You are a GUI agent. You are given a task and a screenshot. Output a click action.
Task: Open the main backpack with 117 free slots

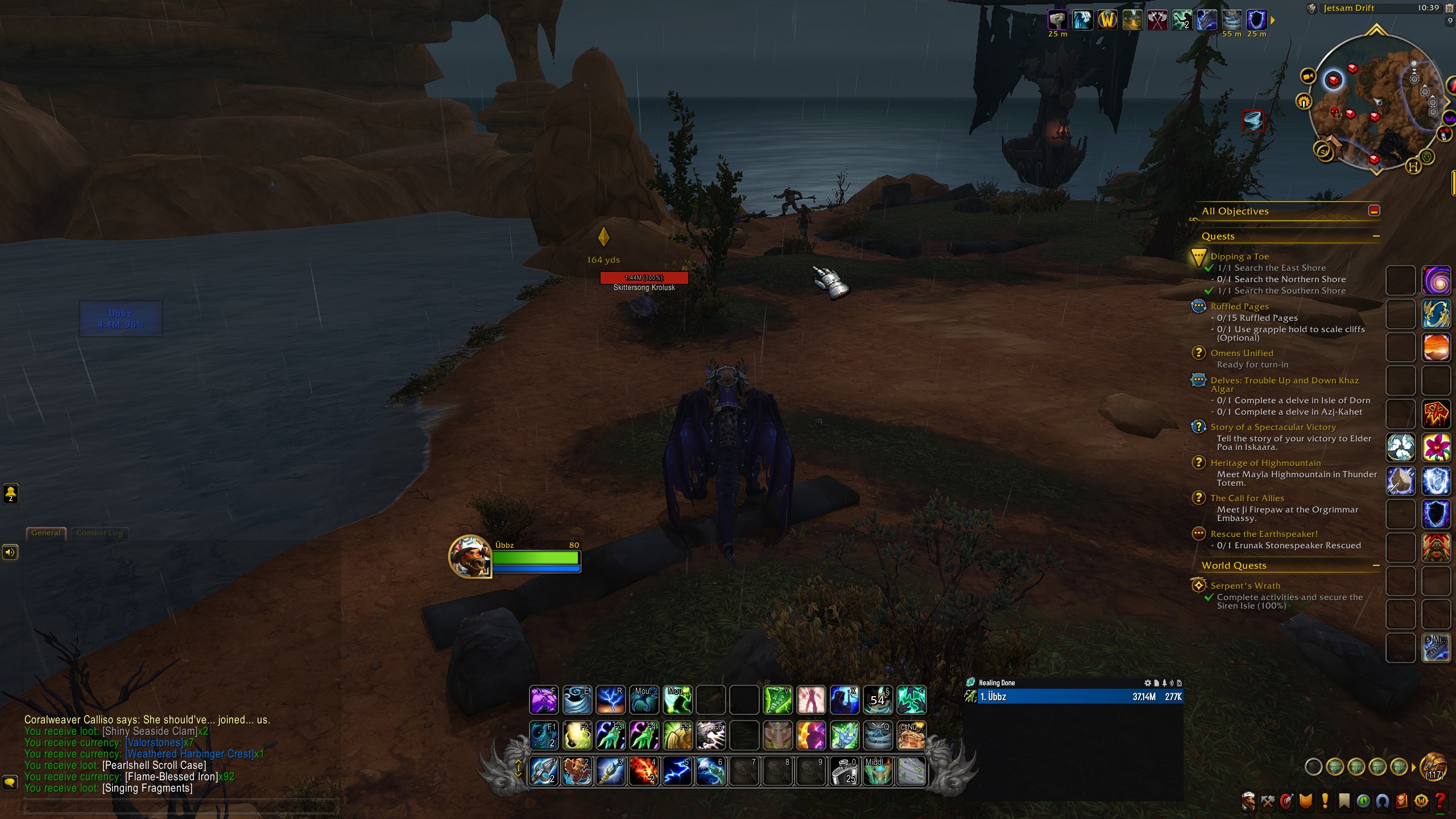[1433, 767]
